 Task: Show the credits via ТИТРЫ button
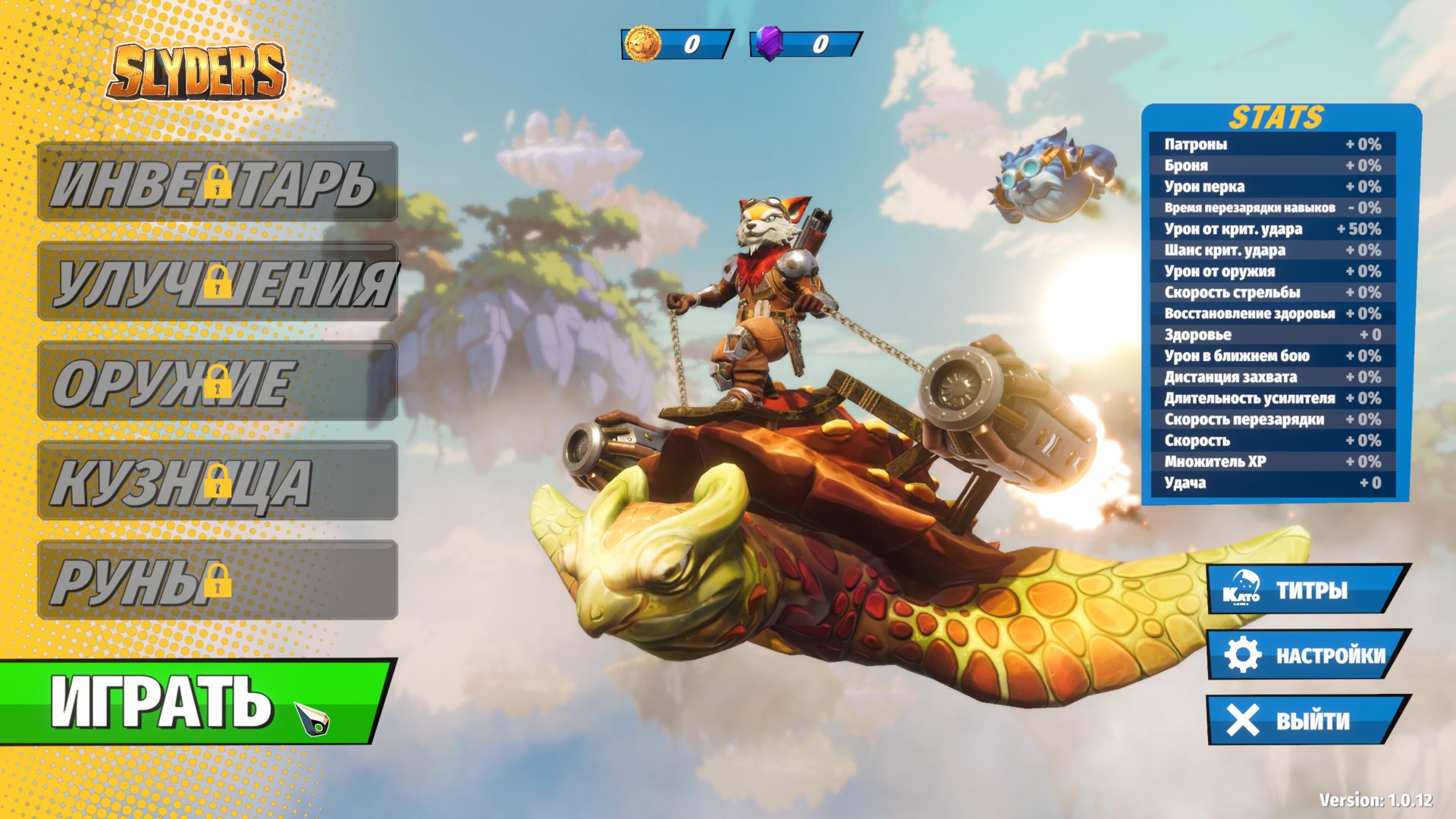click(1307, 590)
